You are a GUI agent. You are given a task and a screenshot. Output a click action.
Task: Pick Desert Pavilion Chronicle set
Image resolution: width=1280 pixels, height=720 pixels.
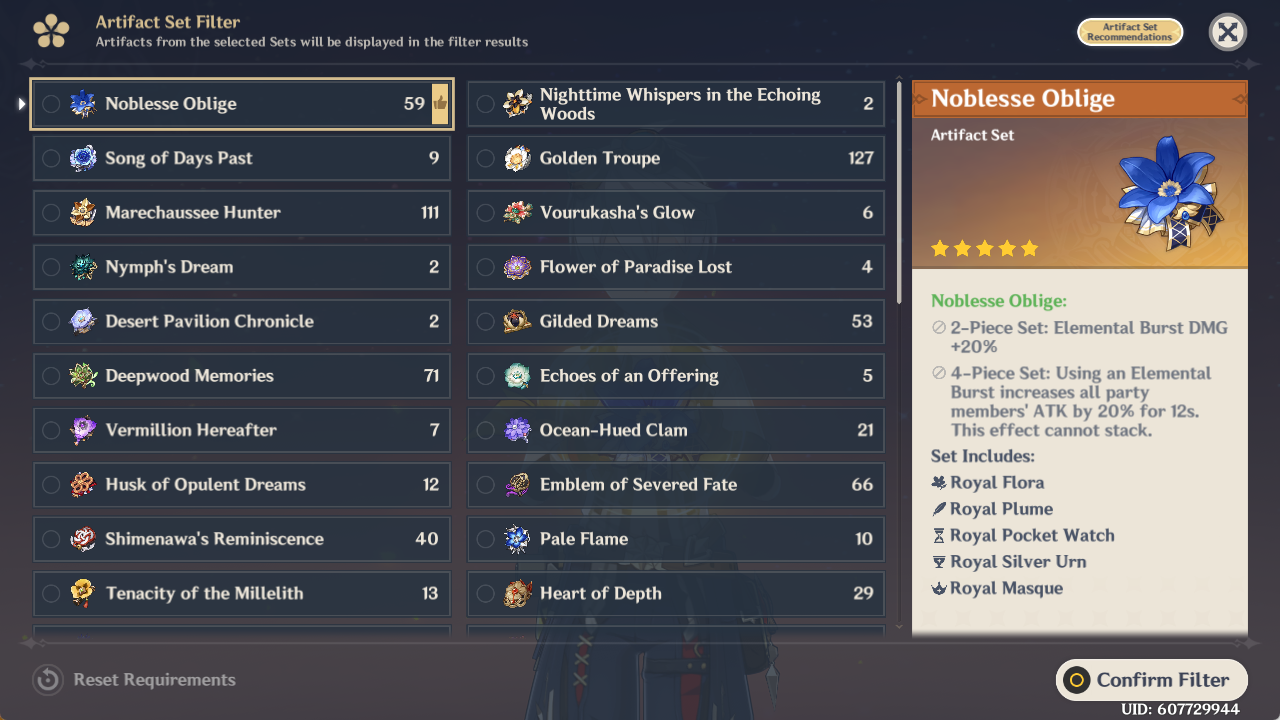click(x=240, y=321)
